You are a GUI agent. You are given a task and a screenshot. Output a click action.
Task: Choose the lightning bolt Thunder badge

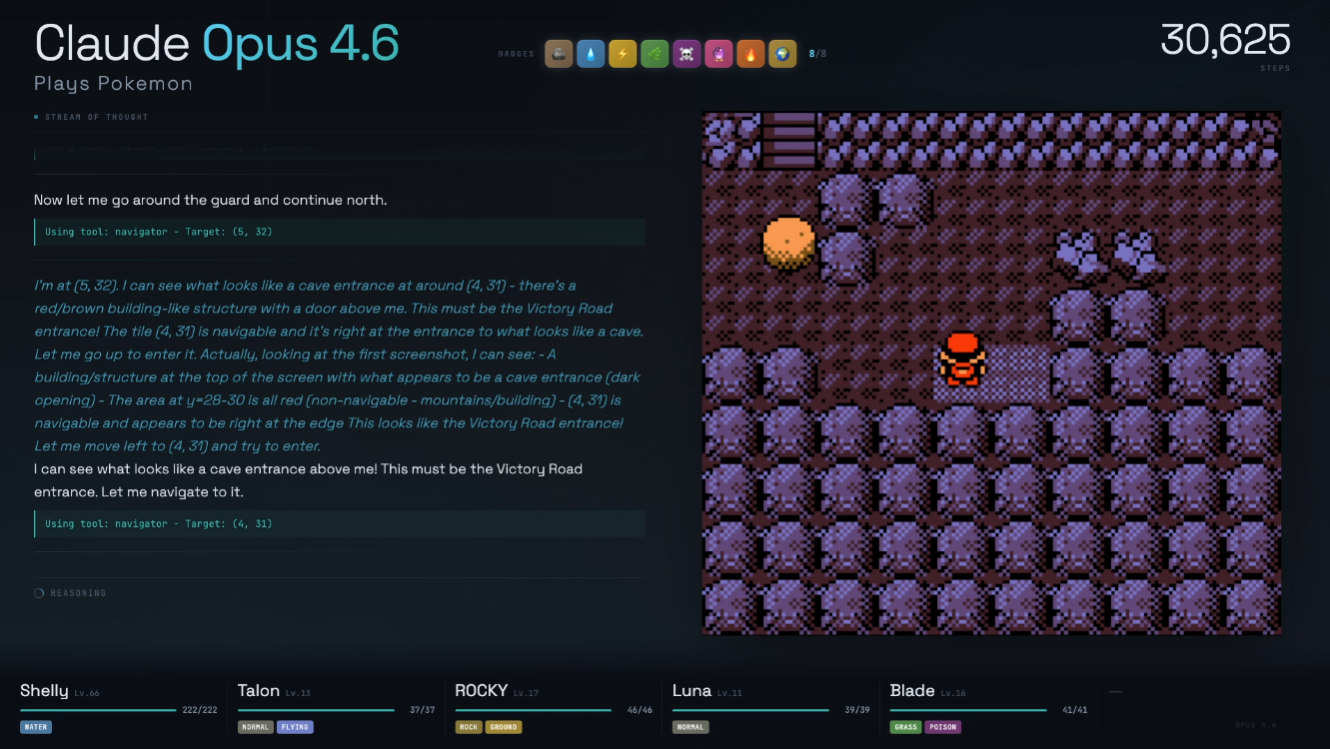tap(622, 54)
